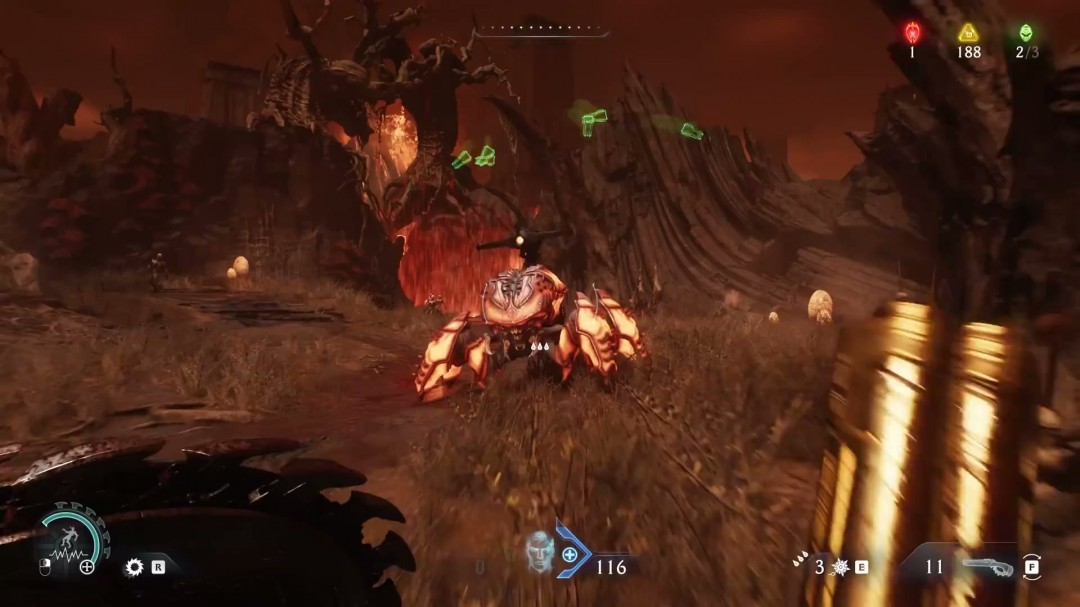The height and width of the screenshot is (607, 1080).
Task: Click the circular shield parry dial
Action: (x=71, y=540)
